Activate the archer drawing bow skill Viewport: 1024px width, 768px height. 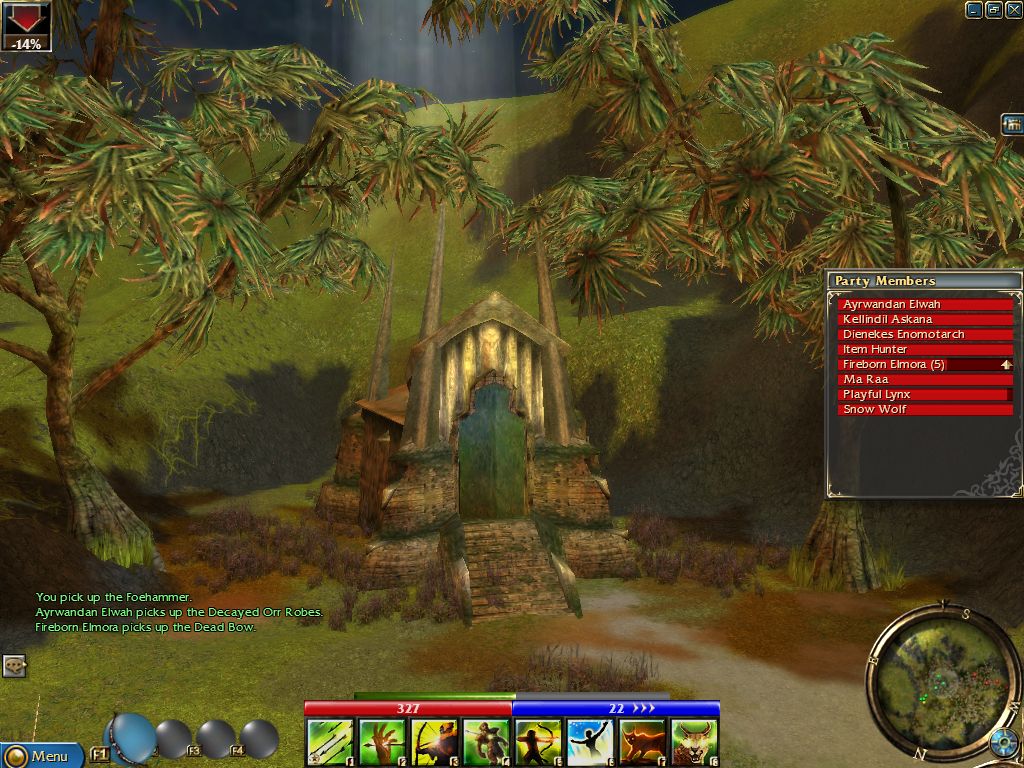pyautogui.click(x=539, y=743)
